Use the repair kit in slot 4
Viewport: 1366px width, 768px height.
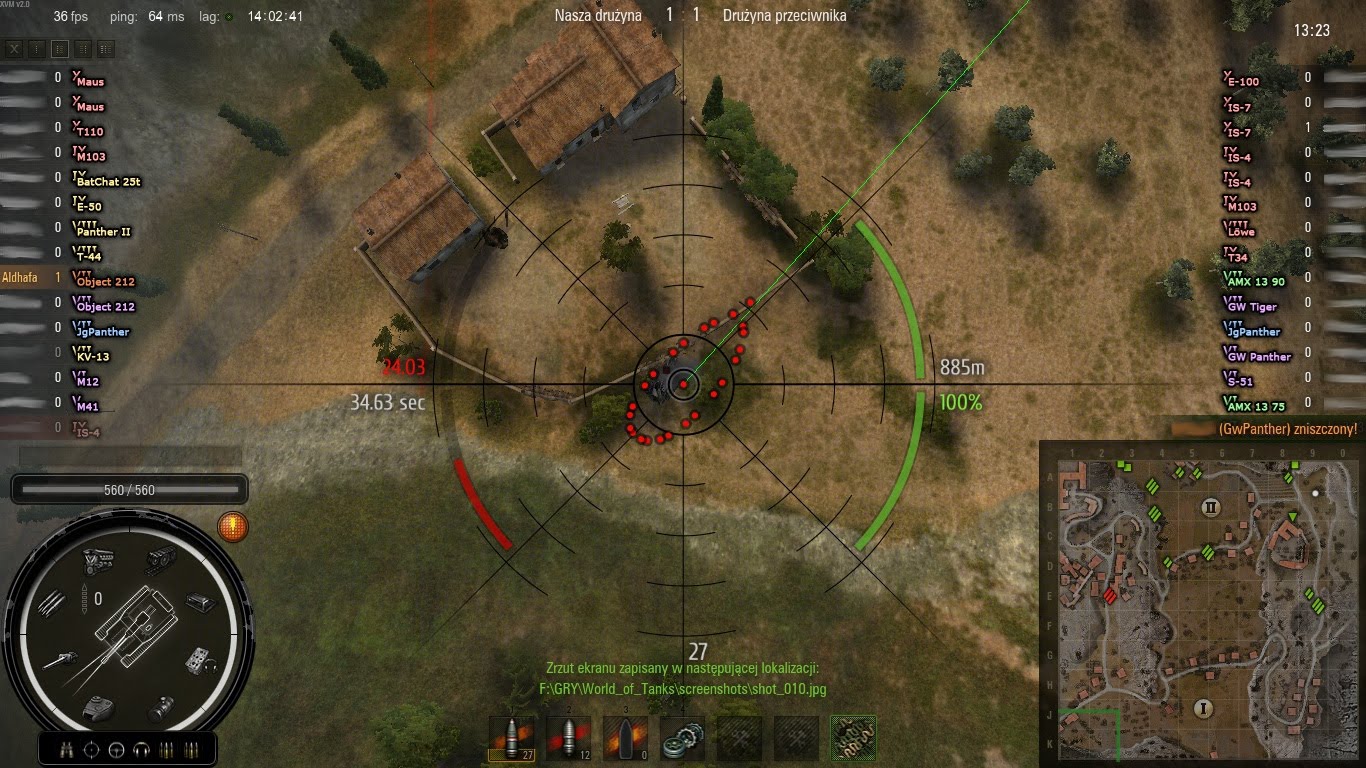point(683,738)
